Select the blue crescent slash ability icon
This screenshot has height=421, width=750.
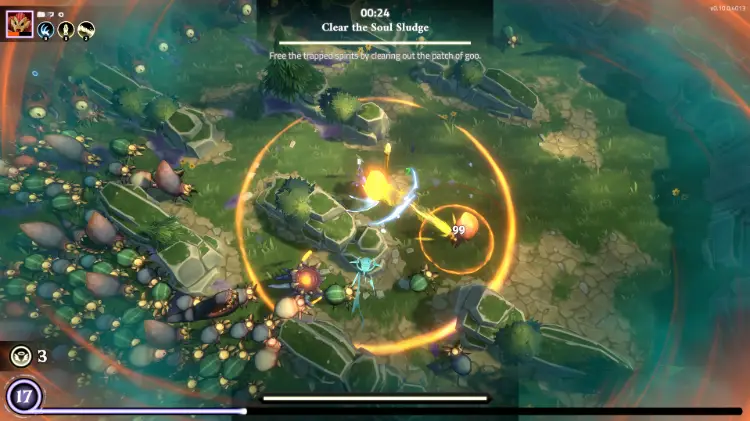point(45,31)
